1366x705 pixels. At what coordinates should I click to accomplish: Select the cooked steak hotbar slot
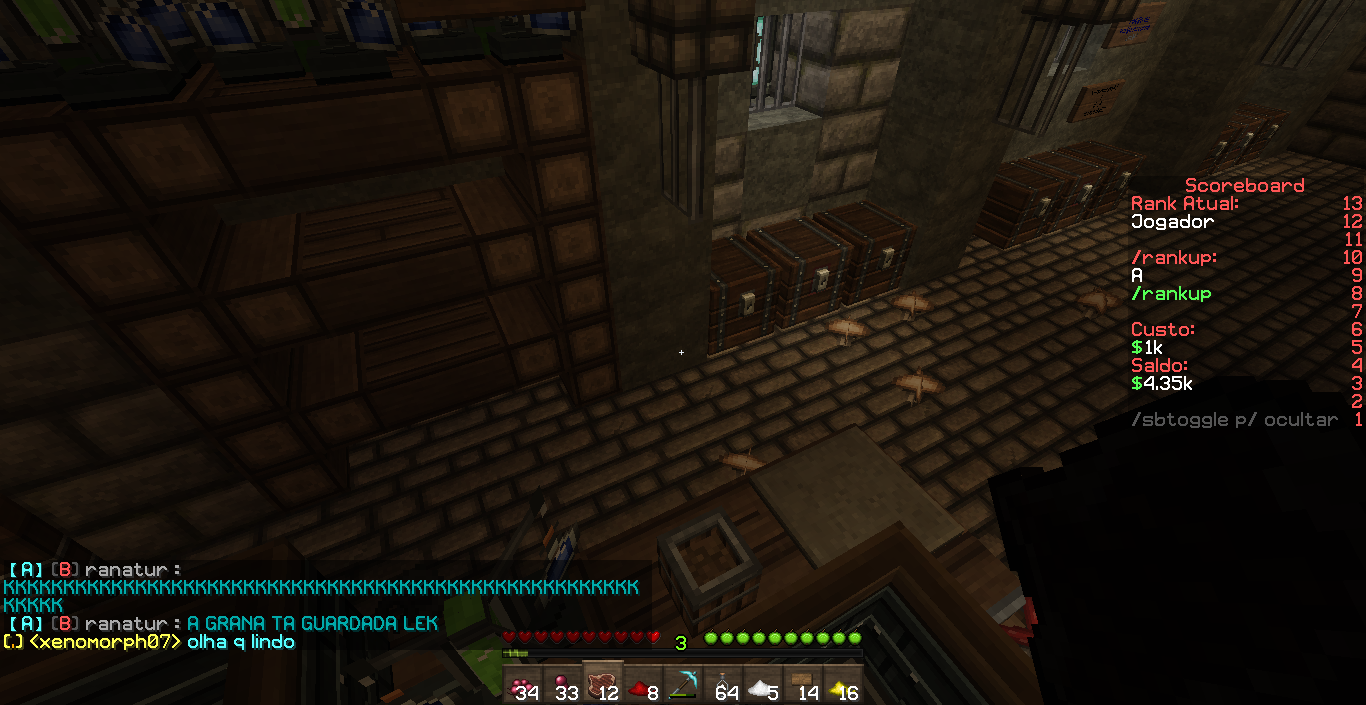[x=603, y=684]
